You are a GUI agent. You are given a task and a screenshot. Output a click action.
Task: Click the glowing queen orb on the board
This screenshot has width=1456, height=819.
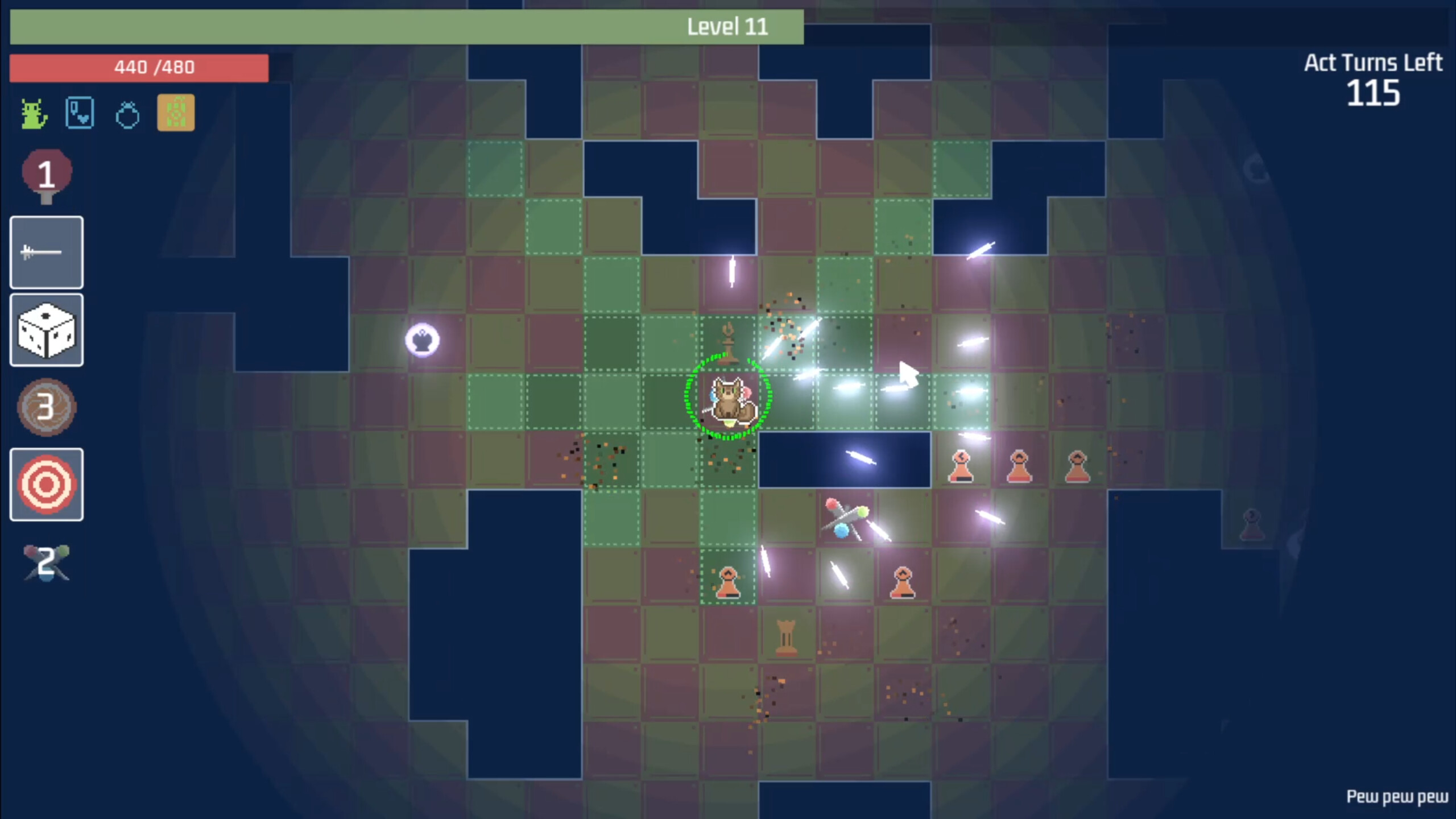tap(422, 340)
